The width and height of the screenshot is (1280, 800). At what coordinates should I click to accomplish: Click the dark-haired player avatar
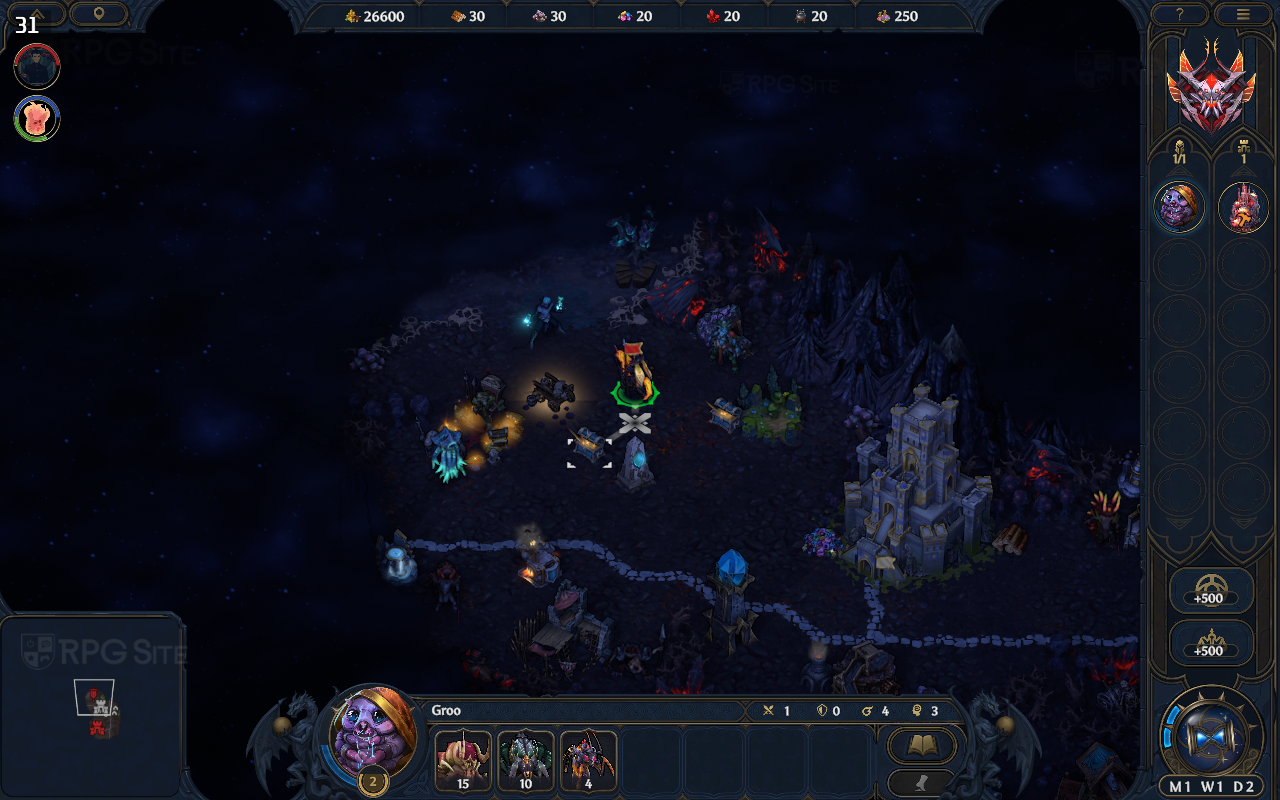click(37, 67)
